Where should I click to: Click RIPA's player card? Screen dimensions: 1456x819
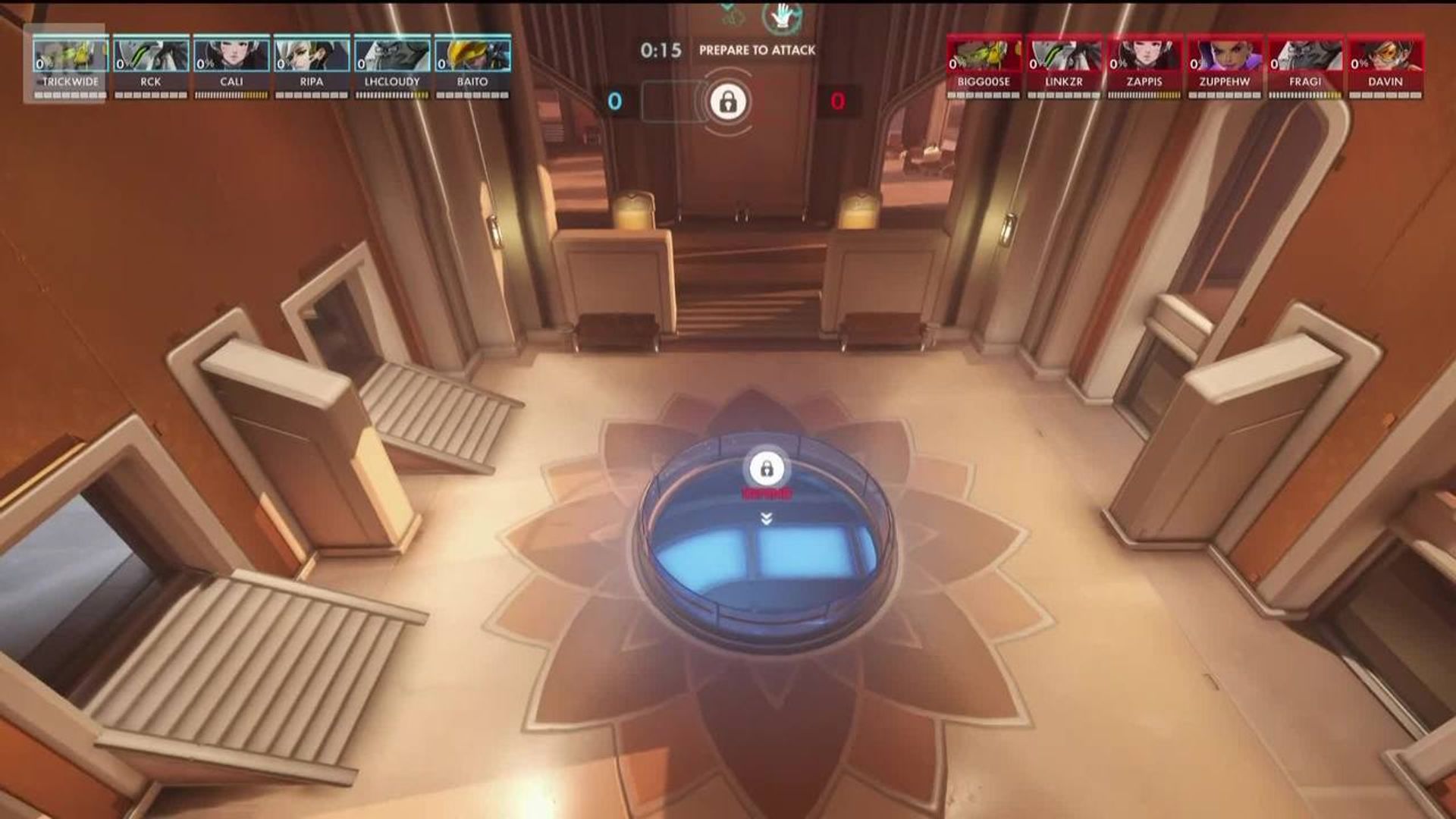[x=312, y=64]
